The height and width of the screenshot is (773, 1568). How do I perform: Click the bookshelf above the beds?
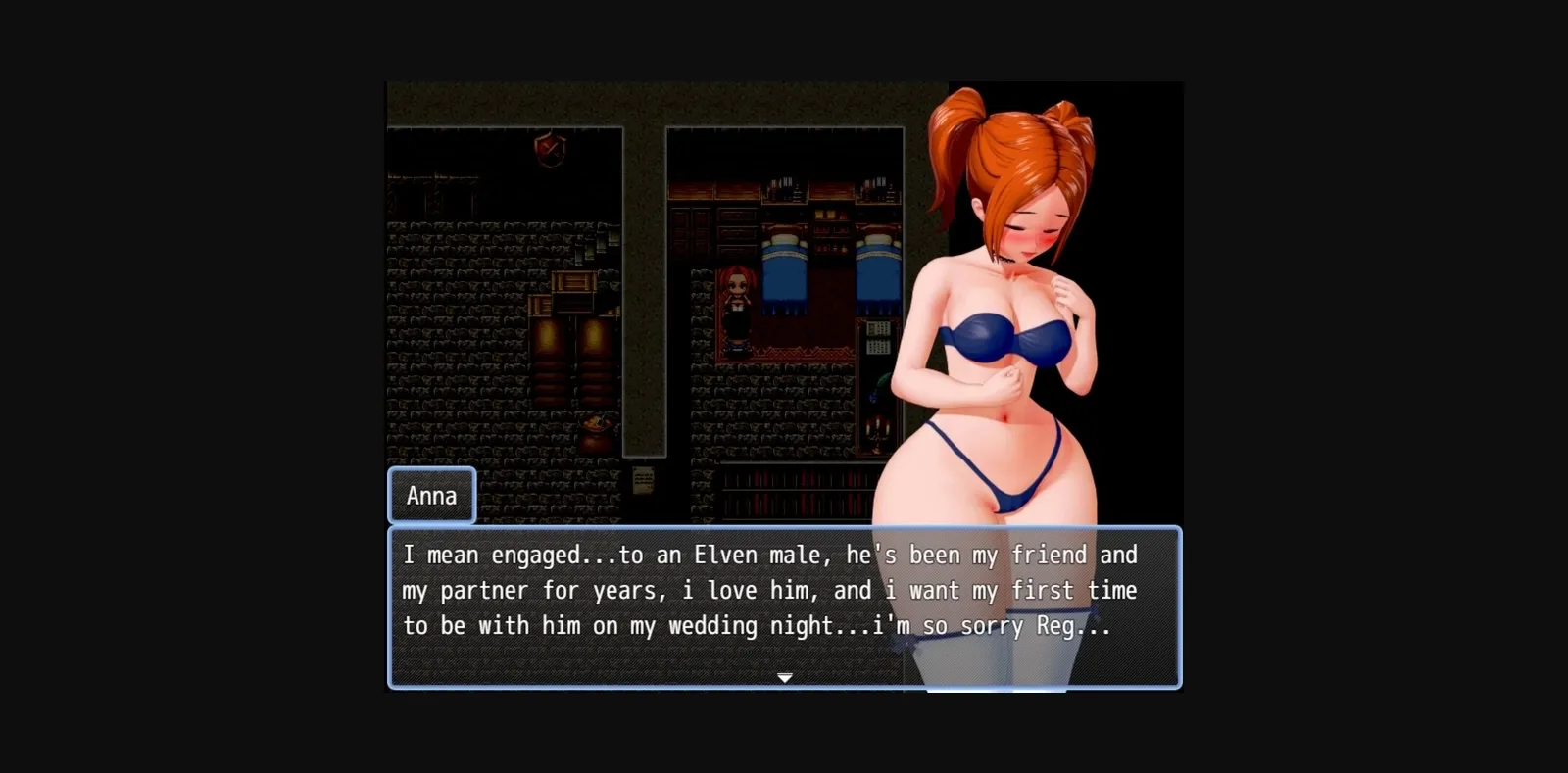click(x=782, y=189)
